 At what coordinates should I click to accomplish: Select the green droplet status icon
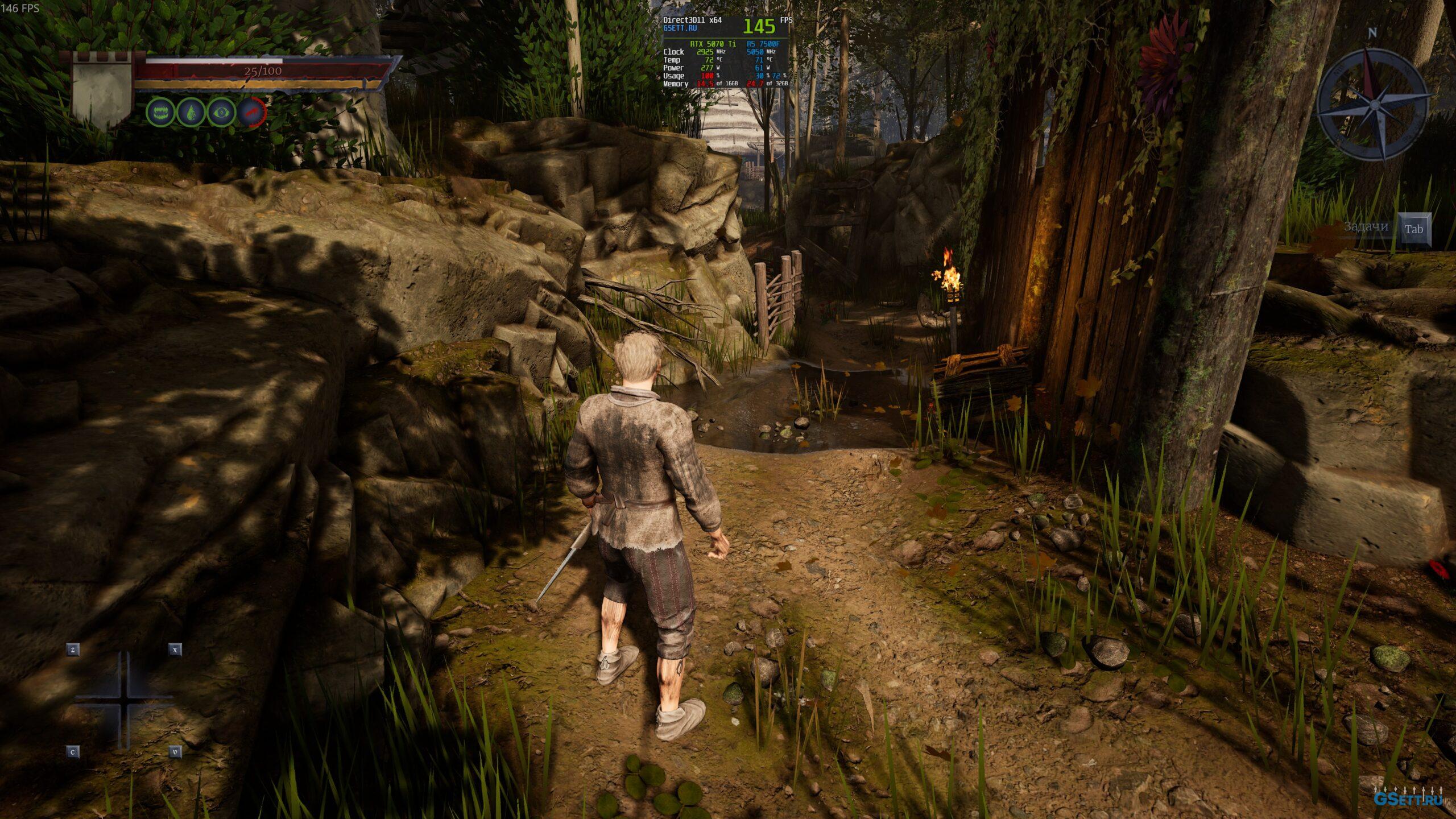(x=191, y=112)
